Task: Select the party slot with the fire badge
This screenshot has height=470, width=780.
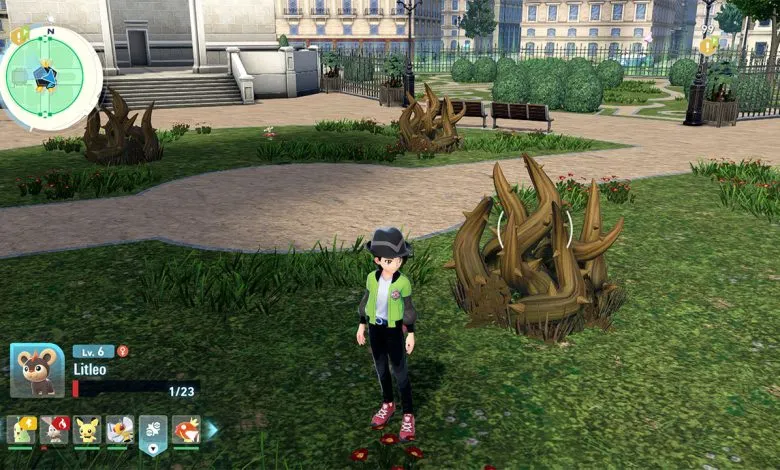Action: click(x=55, y=430)
